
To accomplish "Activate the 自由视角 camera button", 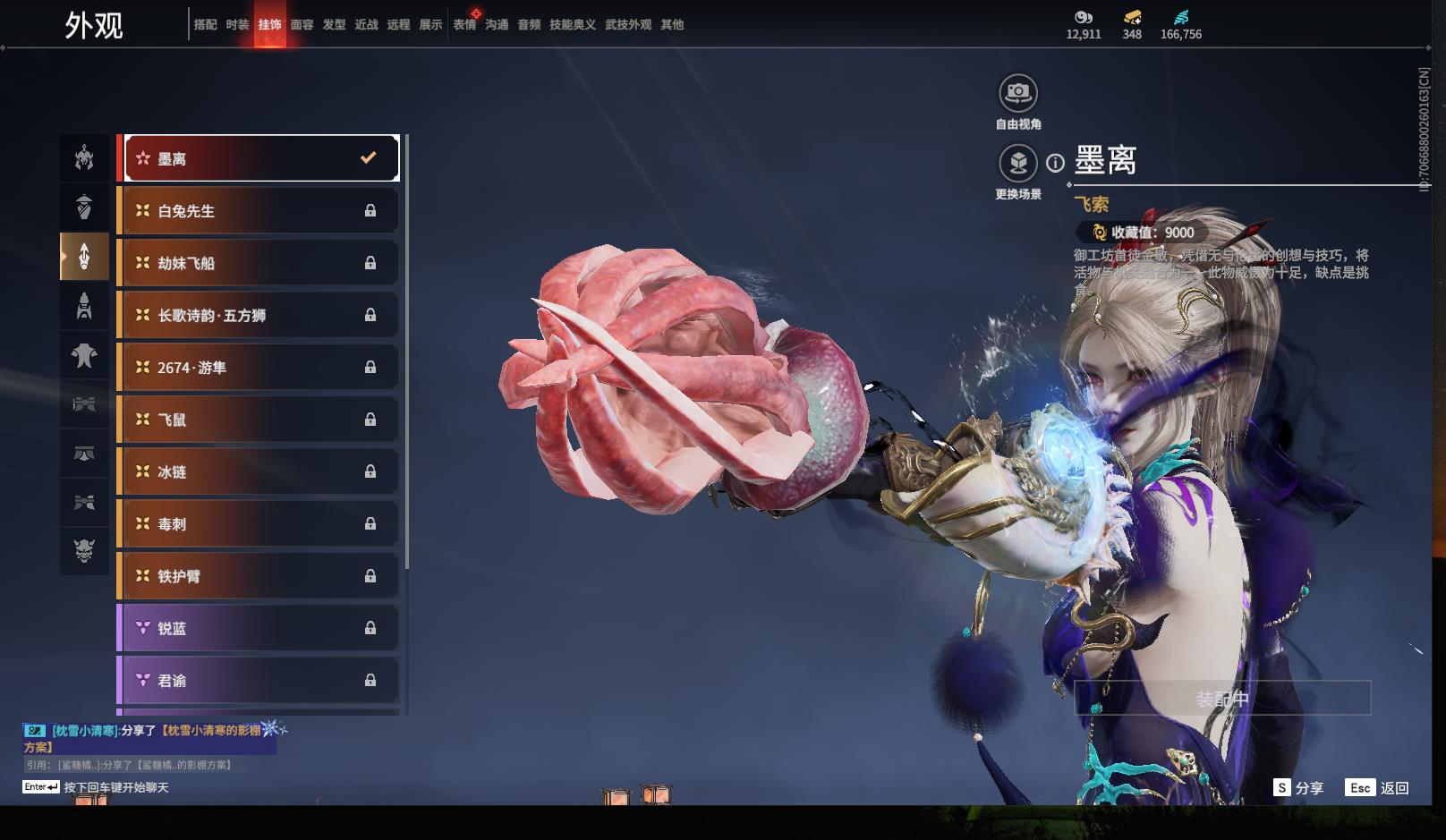I will [1018, 93].
